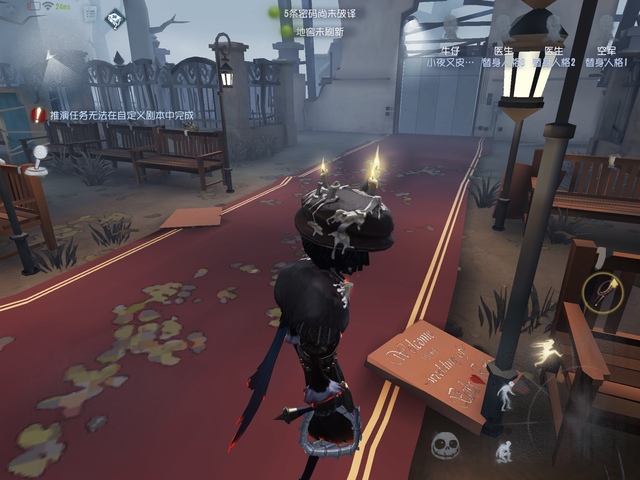Switch to the running stance icon
This screenshot has width=640, height=480.
point(548,352)
